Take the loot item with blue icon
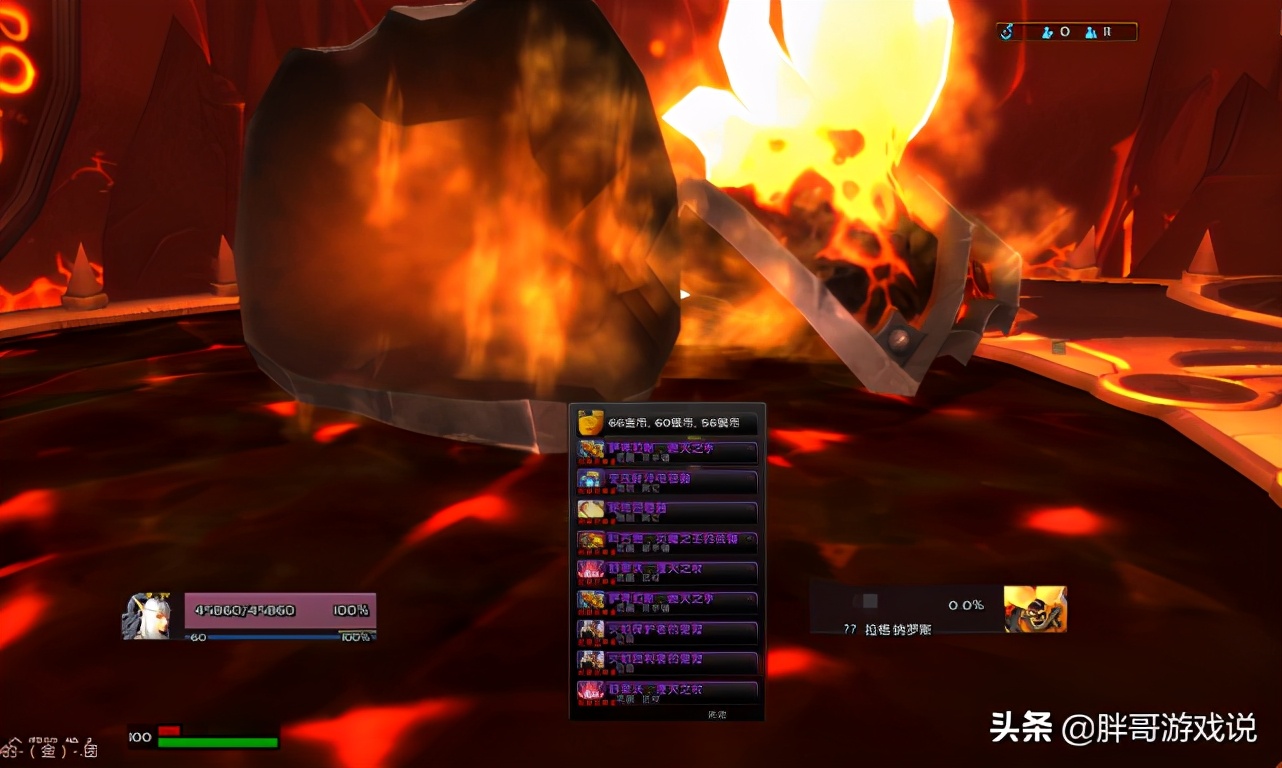 667,481
